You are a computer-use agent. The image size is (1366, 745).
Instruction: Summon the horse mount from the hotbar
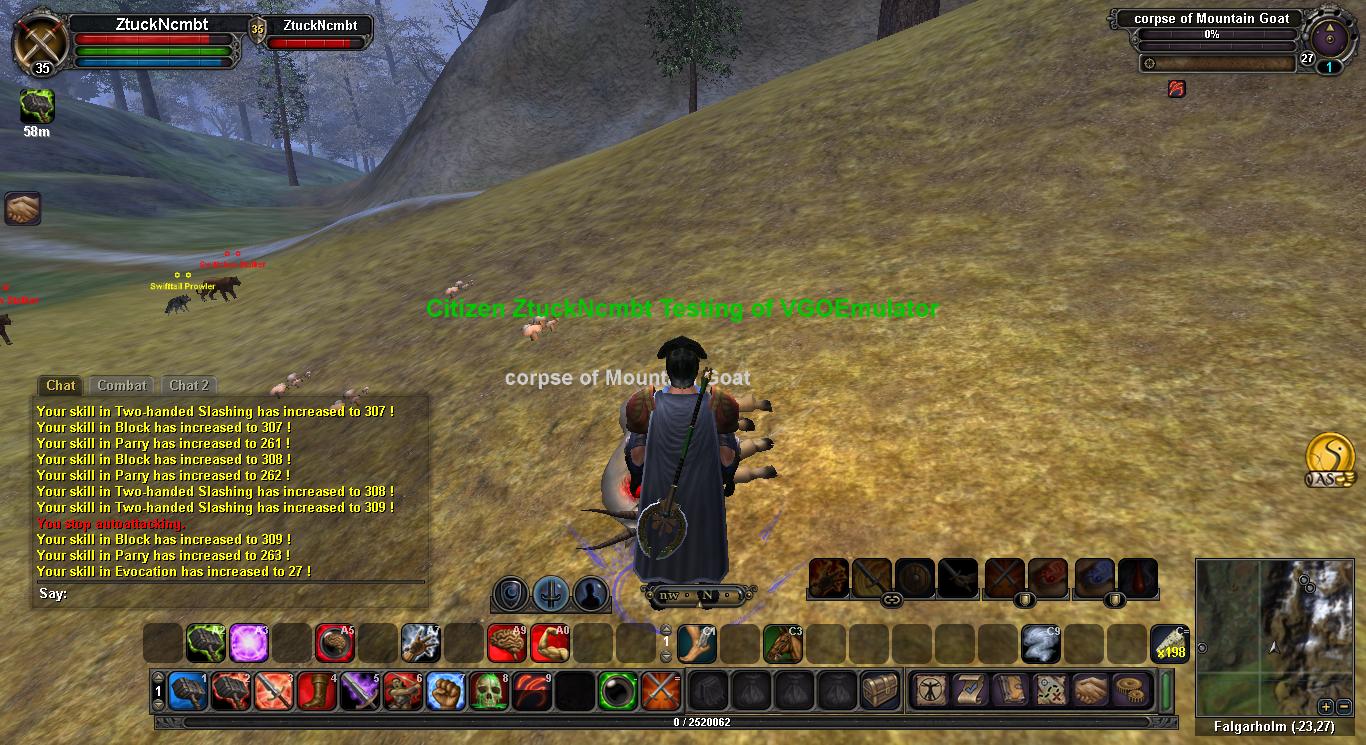click(783, 643)
